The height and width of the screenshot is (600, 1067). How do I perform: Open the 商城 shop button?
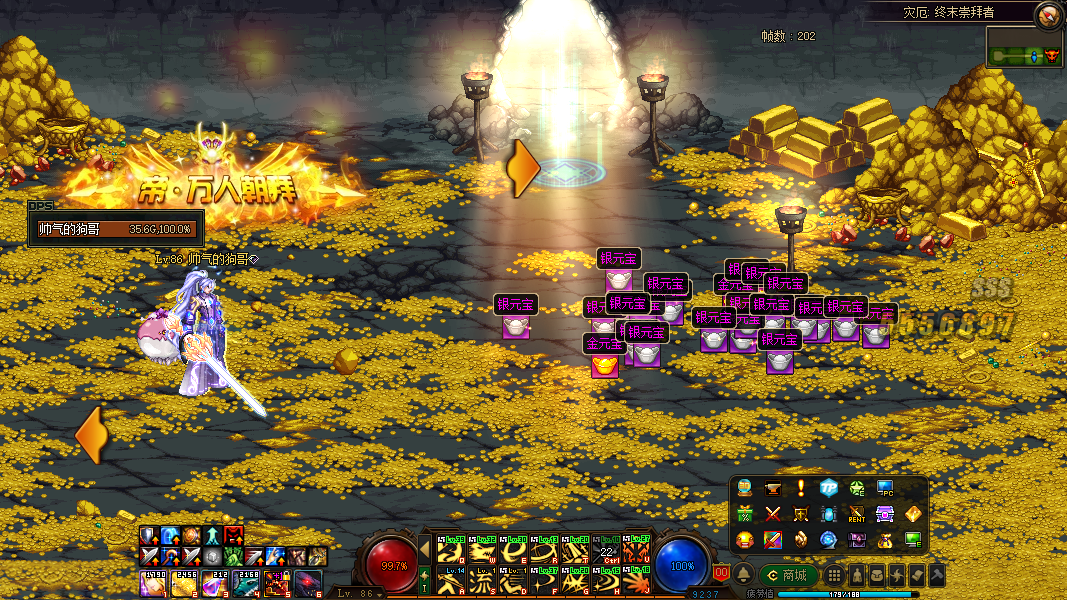[x=788, y=575]
